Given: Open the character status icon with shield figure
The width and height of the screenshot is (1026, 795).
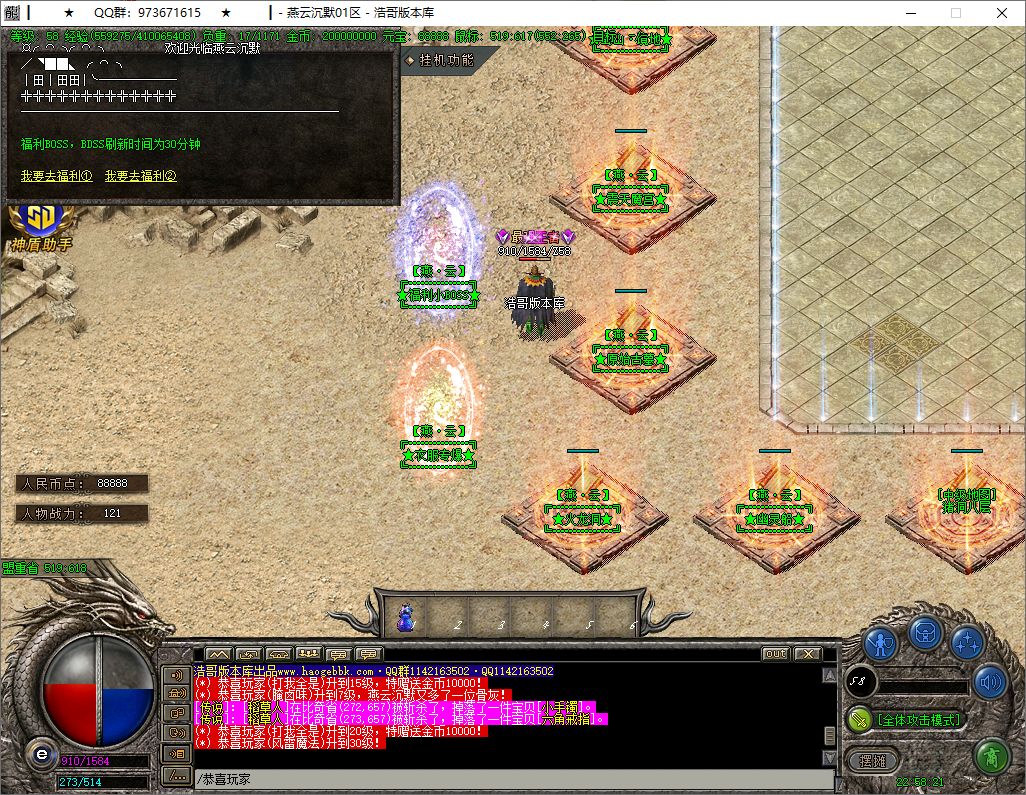Looking at the screenshot, I should pyautogui.click(x=880, y=643).
